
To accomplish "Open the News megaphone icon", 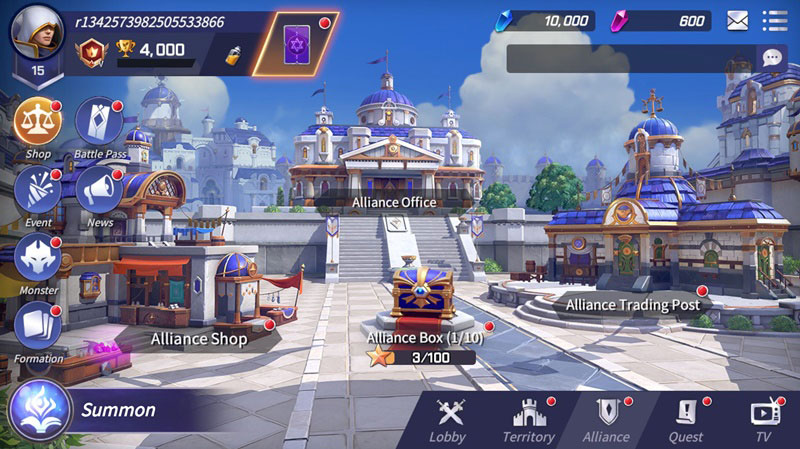I will pos(99,187).
